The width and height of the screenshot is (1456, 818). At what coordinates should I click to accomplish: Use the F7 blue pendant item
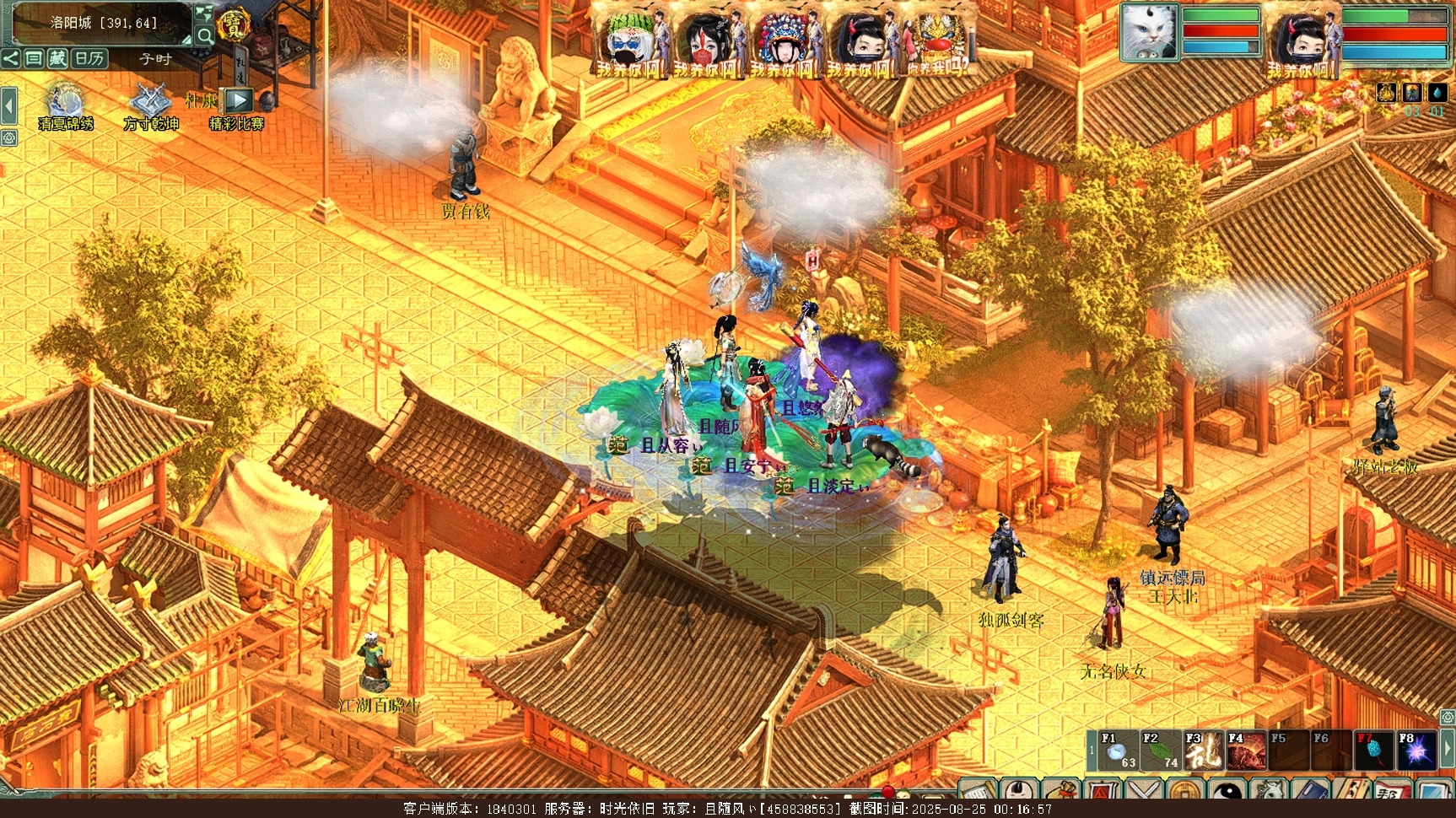(1373, 751)
